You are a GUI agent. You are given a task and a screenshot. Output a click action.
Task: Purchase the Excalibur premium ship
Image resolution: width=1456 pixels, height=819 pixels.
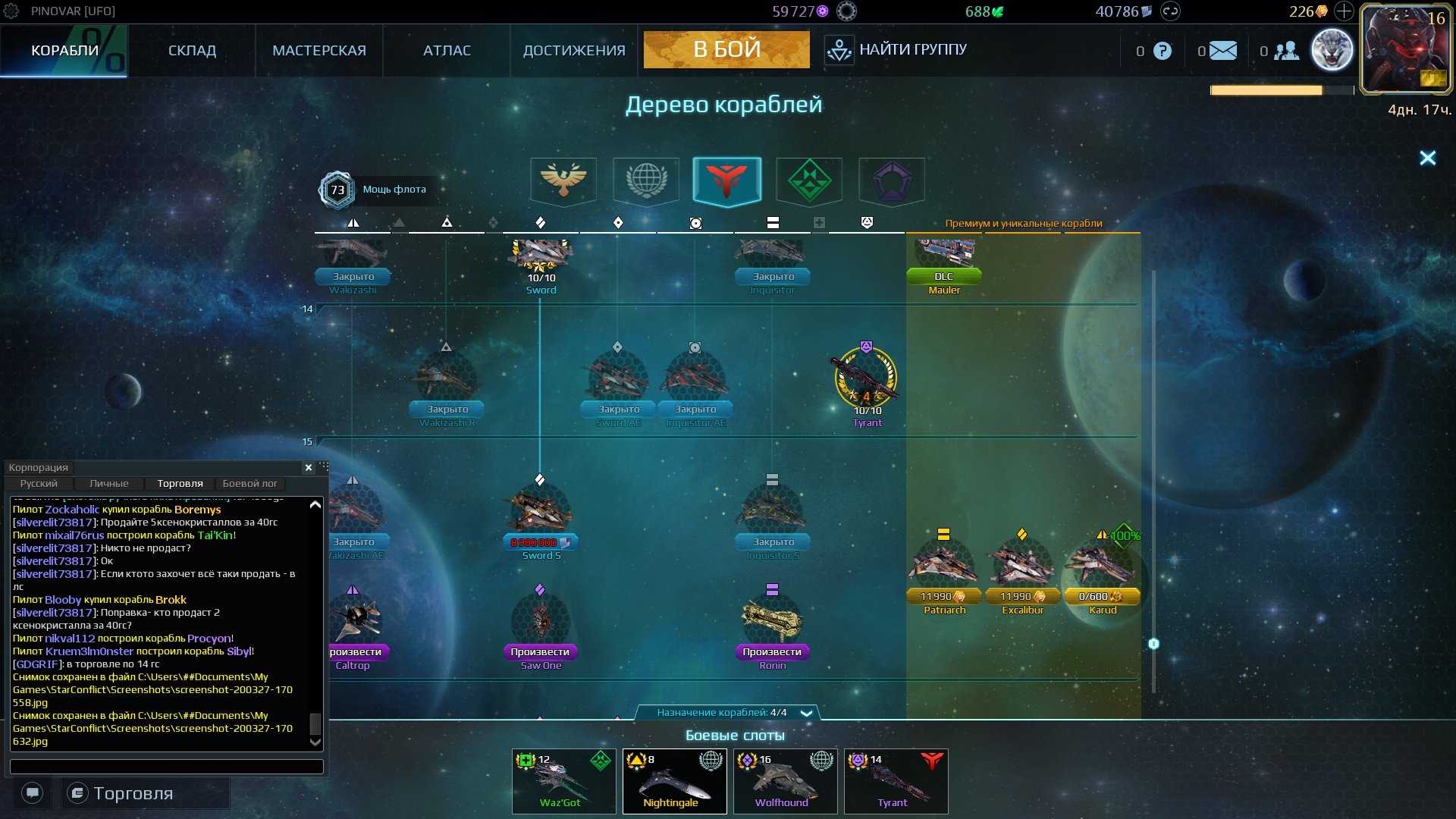tap(1022, 597)
